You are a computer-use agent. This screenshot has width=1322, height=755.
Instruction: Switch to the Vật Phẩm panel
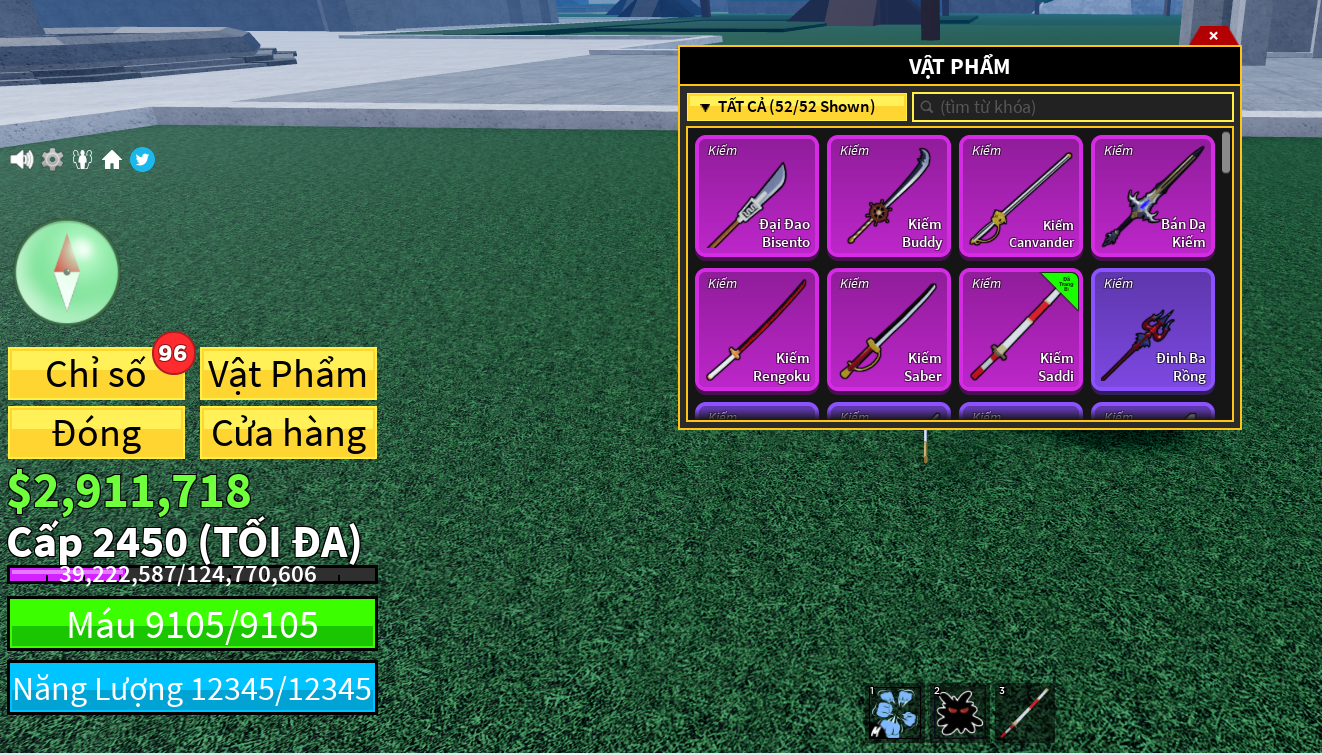pos(288,373)
